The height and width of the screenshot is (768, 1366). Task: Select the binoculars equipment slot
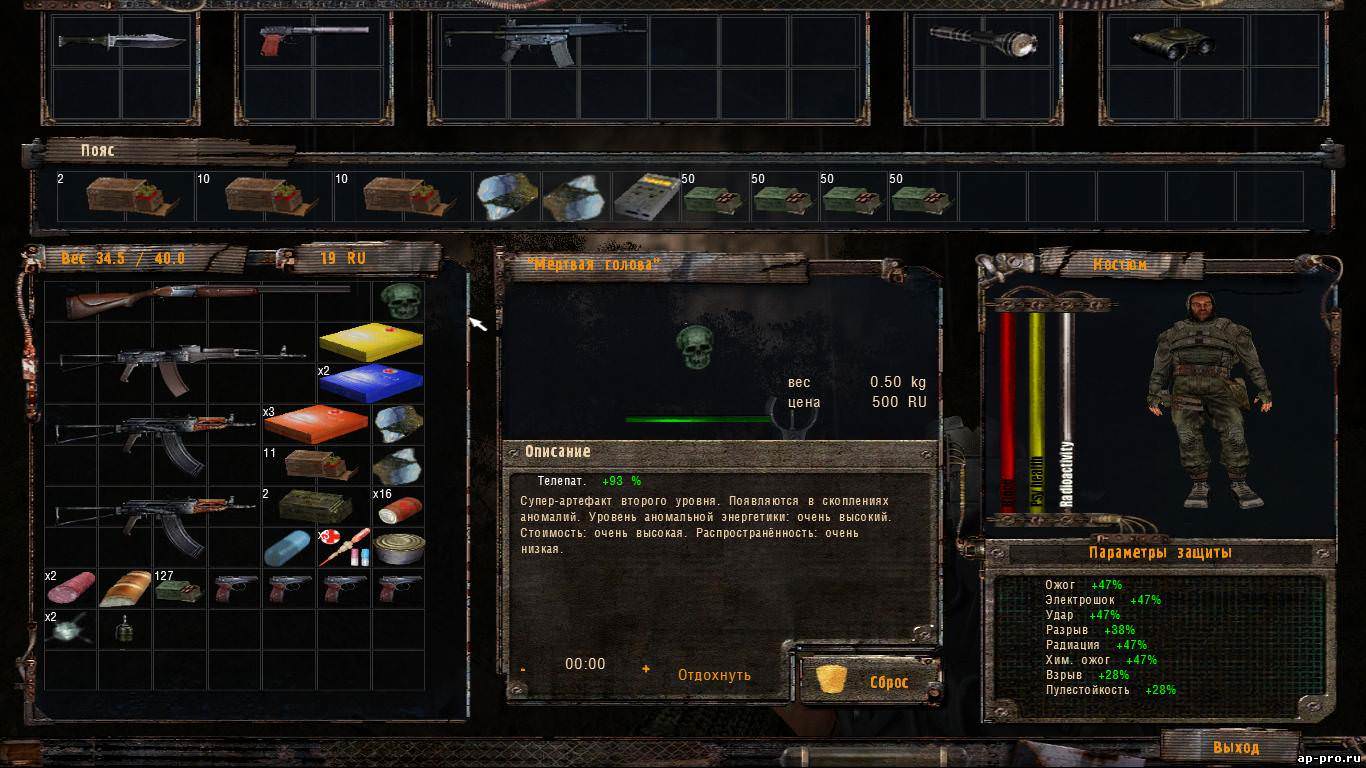[1172, 41]
